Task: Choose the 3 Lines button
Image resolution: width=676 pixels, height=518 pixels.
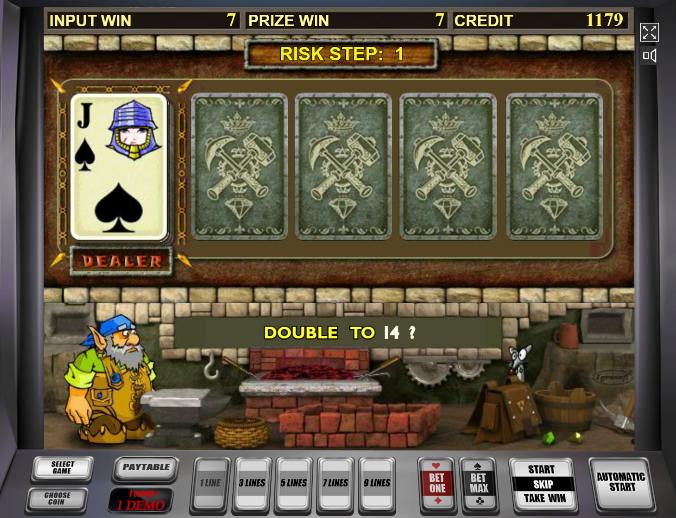Action: click(x=252, y=484)
